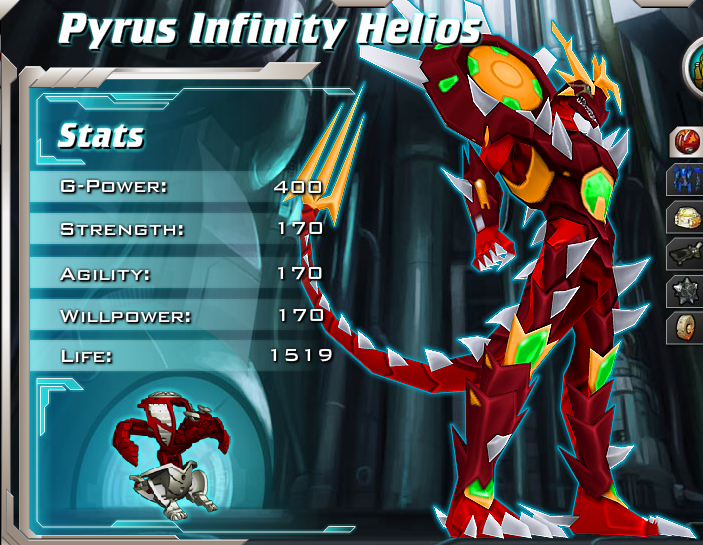
Task: Select the red Bakugan ball tab
Action: [688, 142]
